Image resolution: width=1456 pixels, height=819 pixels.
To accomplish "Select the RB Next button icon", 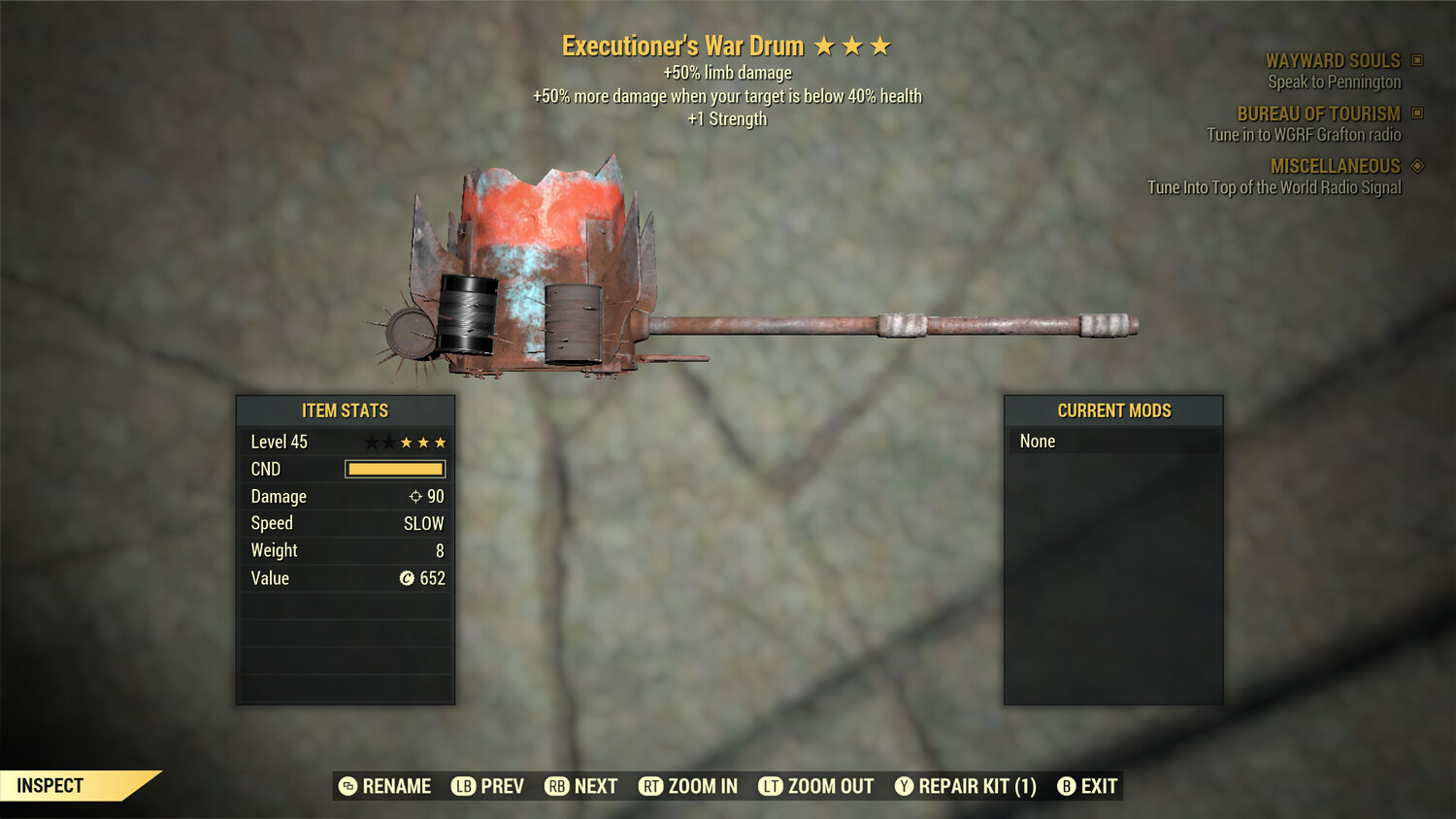I will 555,786.
